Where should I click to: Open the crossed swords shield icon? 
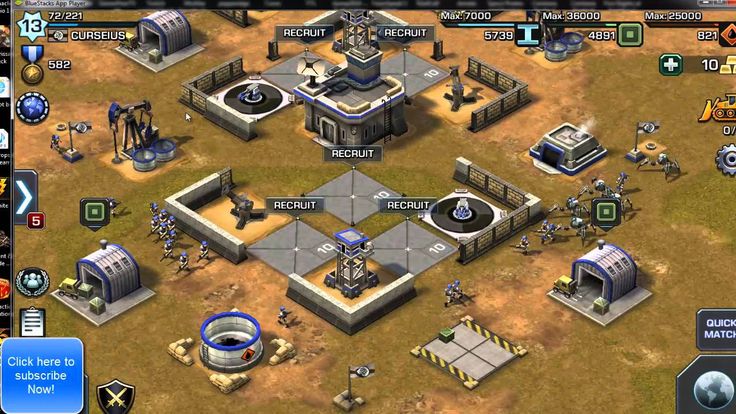[x=115, y=396]
